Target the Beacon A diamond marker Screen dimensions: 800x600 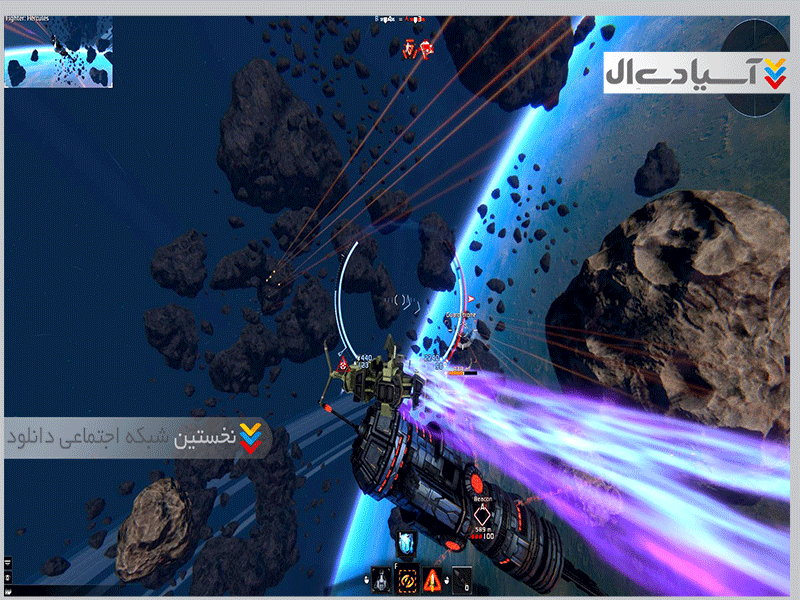point(483,517)
